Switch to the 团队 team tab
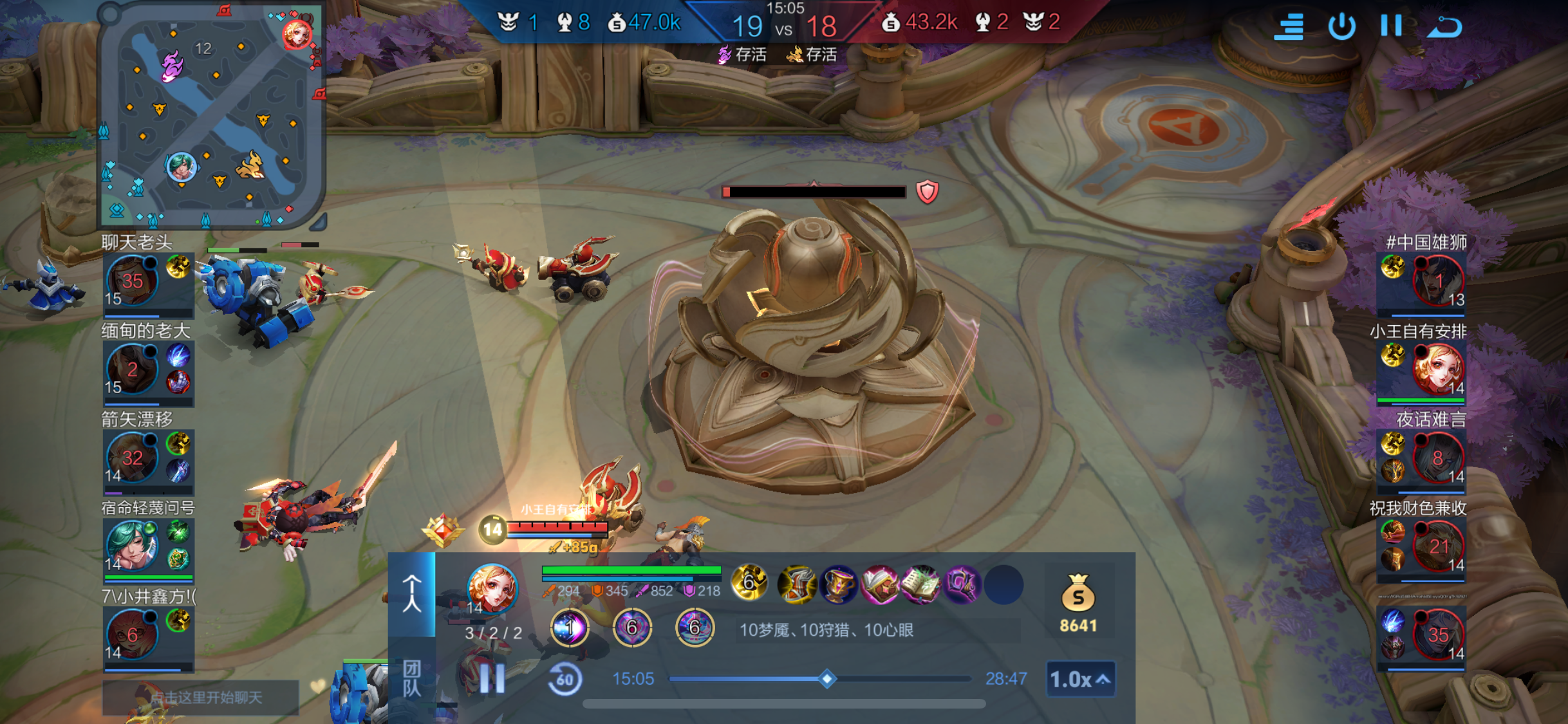 coord(412,678)
